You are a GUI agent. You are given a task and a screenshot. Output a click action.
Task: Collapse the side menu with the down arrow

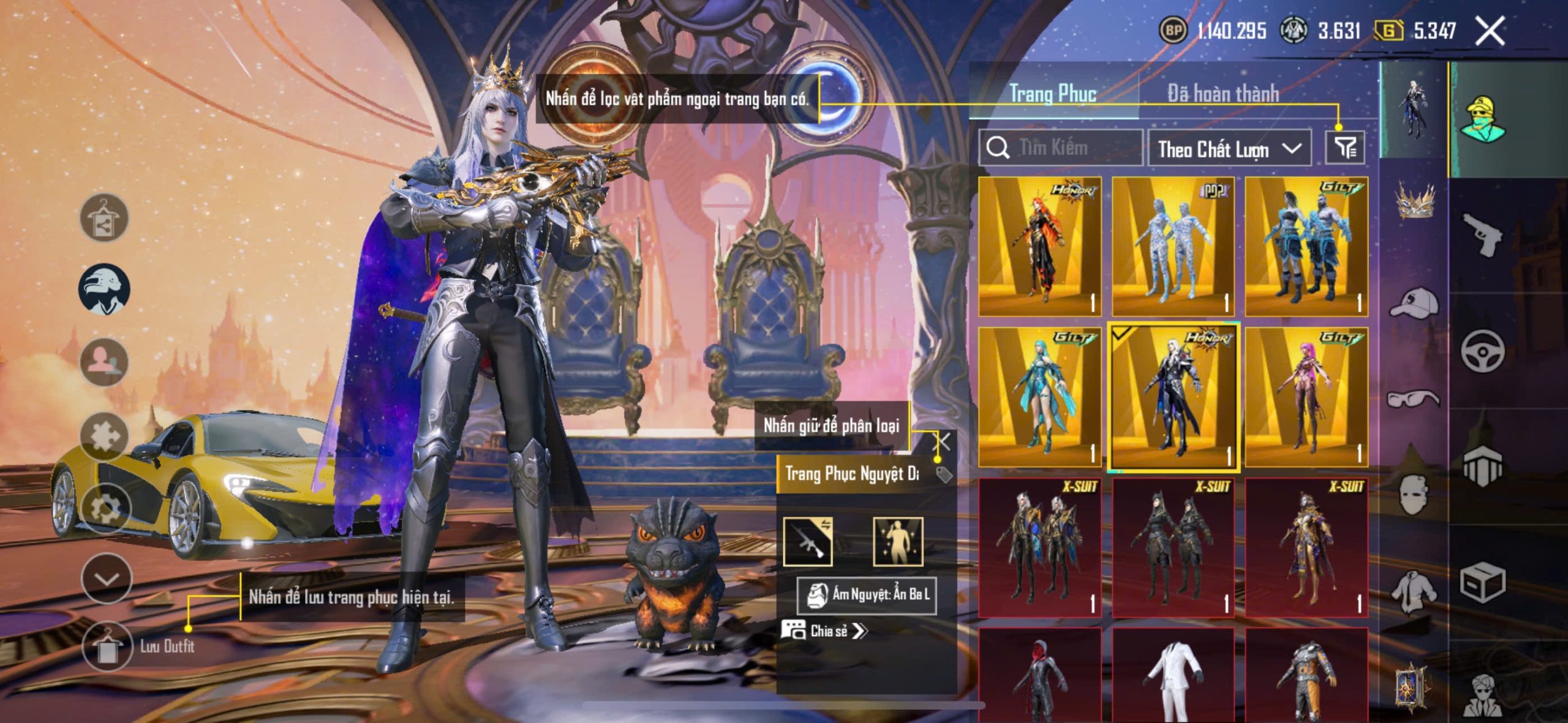tap(107, 579)
